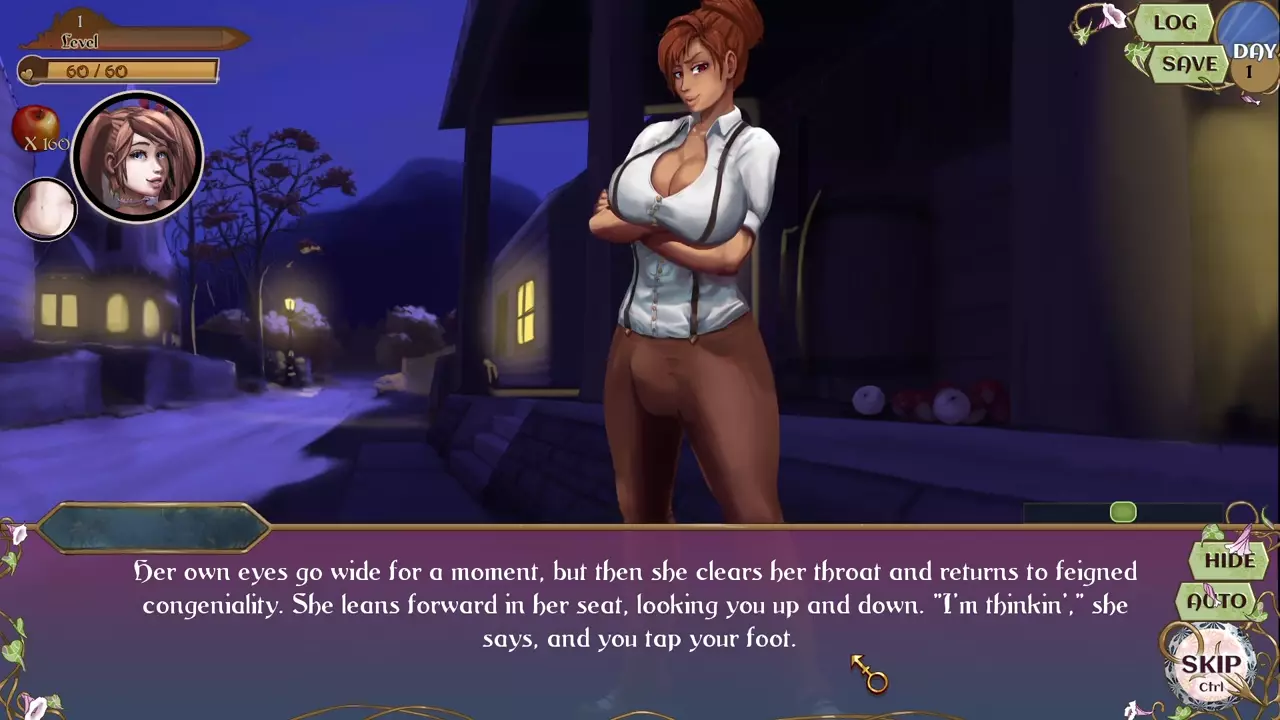The height and width of the screenshot is (720, 1280).
Task: Toggle AUTO text advance
Action: [x=1217, y=602]
